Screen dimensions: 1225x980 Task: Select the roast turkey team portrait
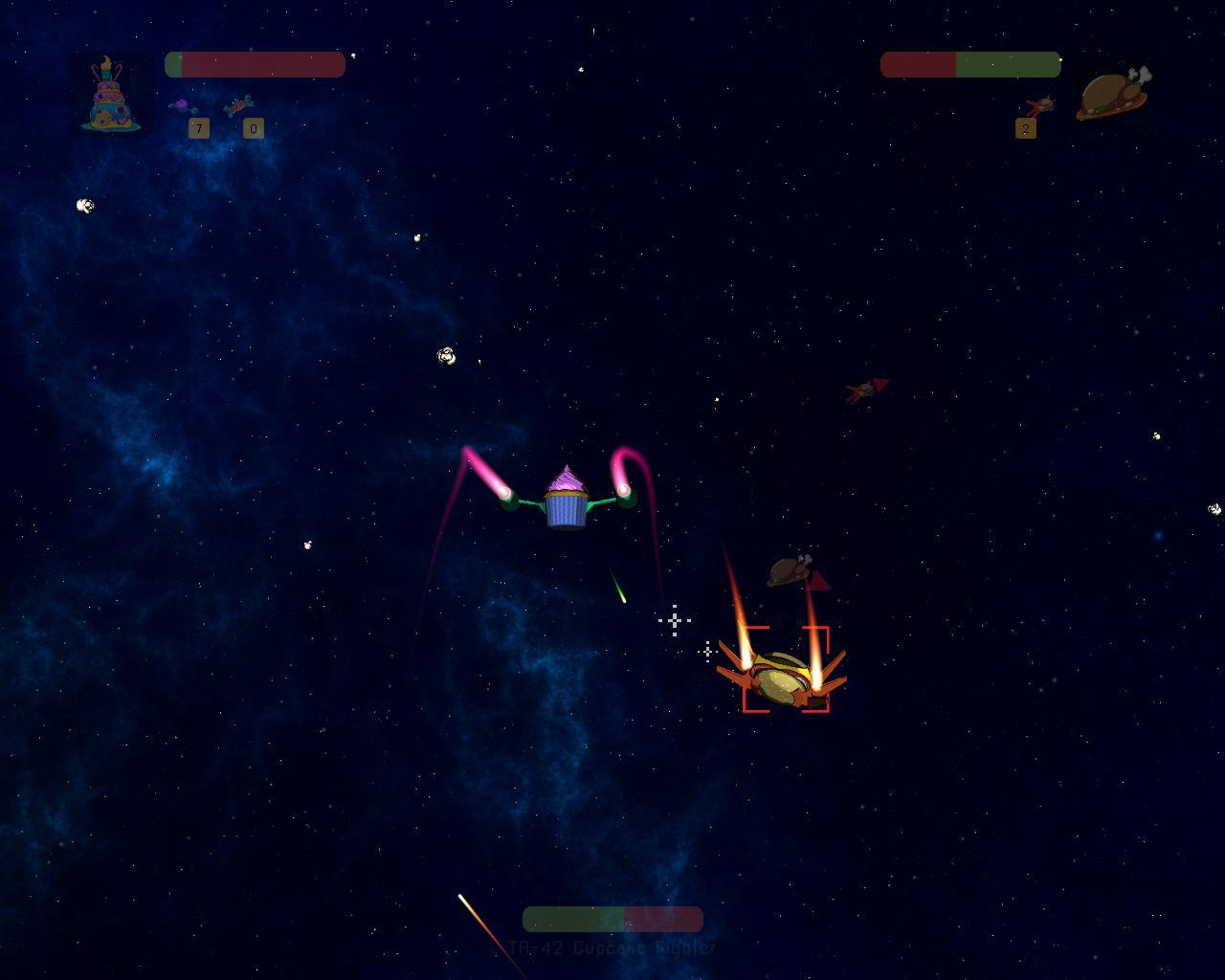1113,93
